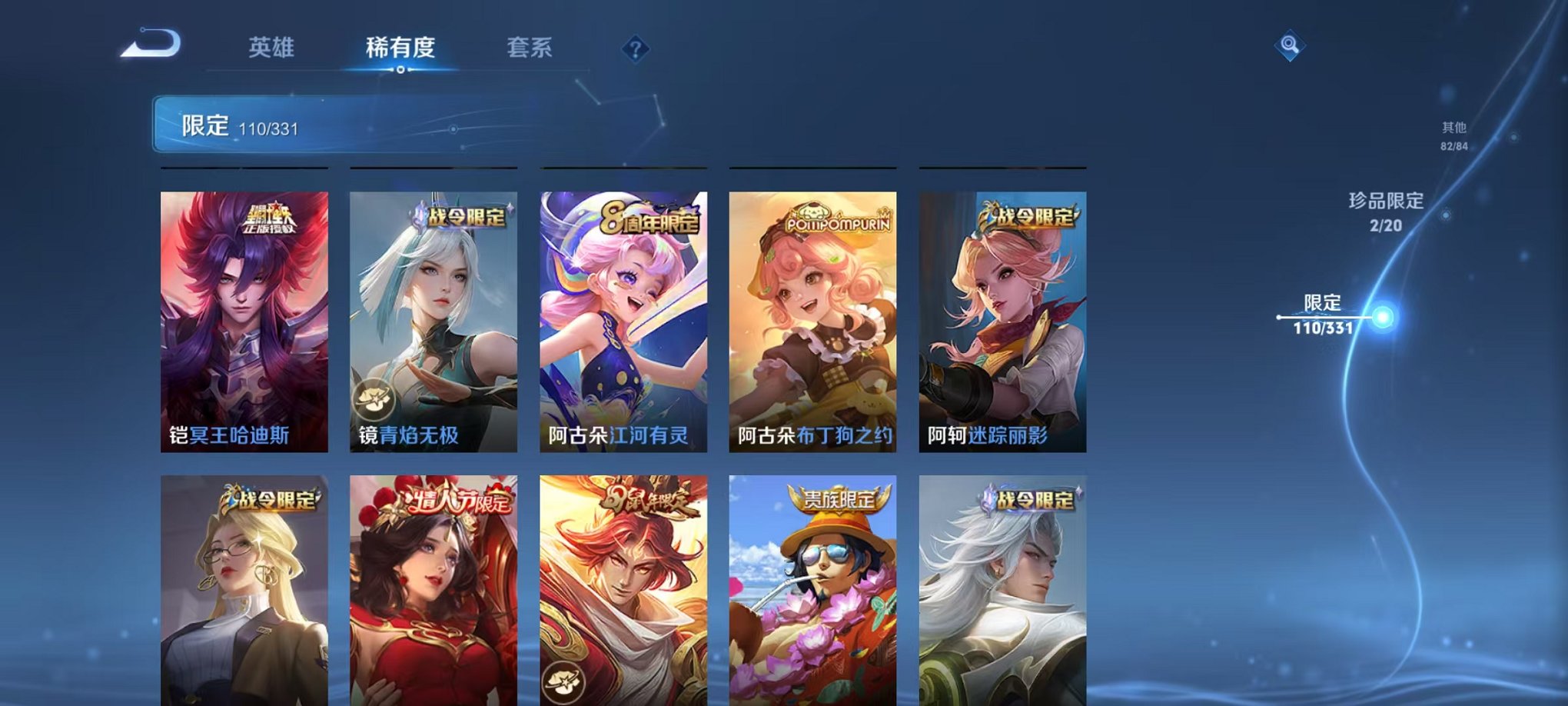The height and width of the screenshot is (706, 1568).
Task: Click the 8周年限定 badge on 江河有灵 card
Action: 649,218
